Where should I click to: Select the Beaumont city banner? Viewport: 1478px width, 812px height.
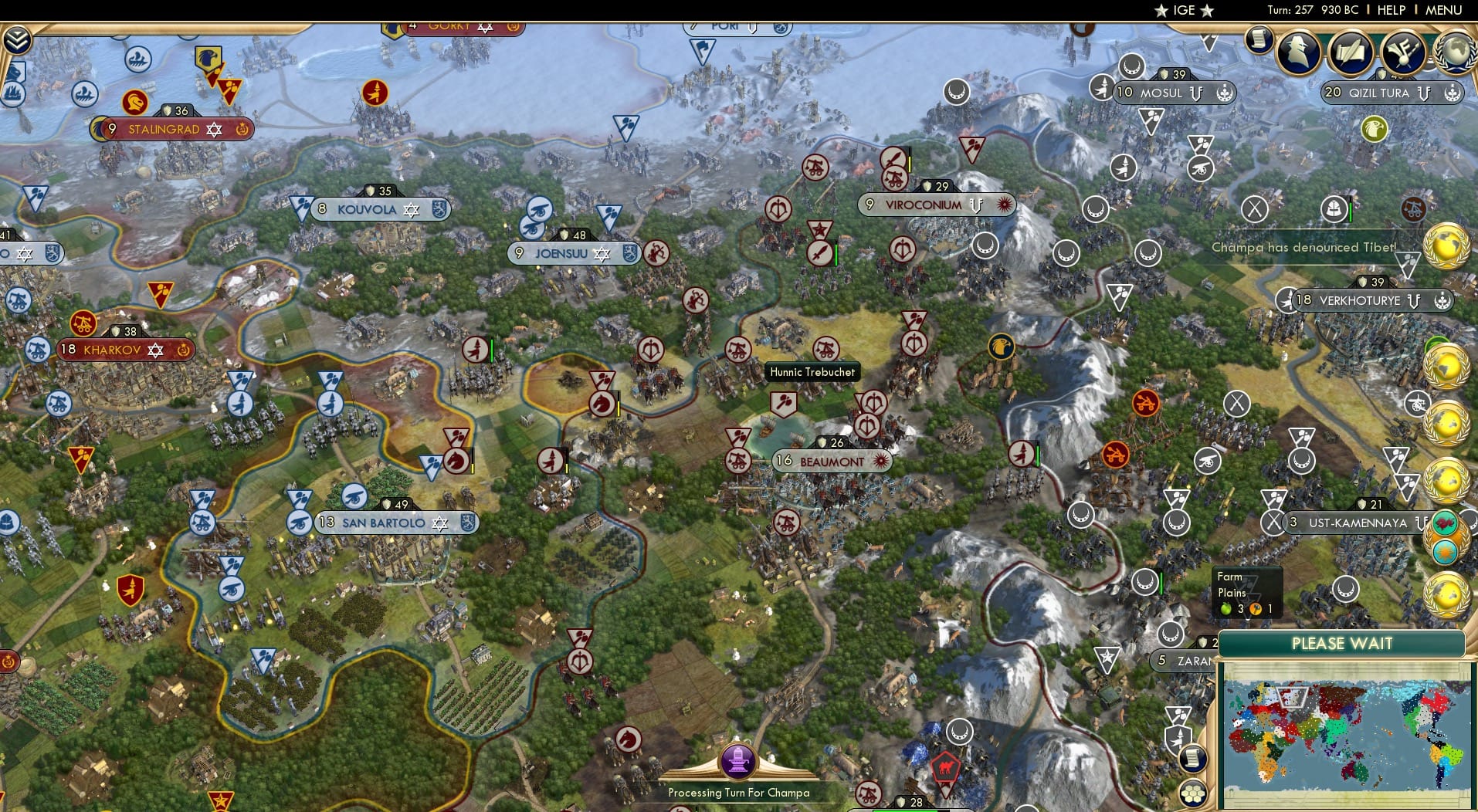point(832,458)
